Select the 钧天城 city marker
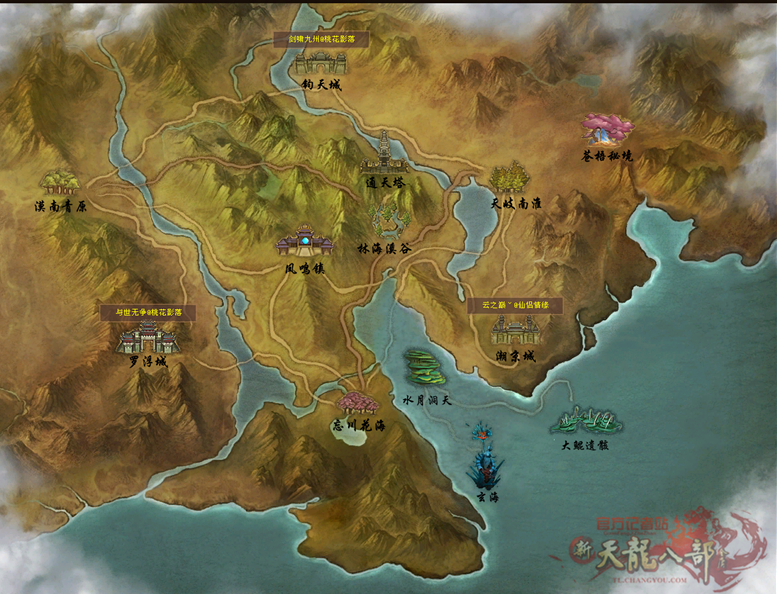777x594 pixels. tap(320, 63)
